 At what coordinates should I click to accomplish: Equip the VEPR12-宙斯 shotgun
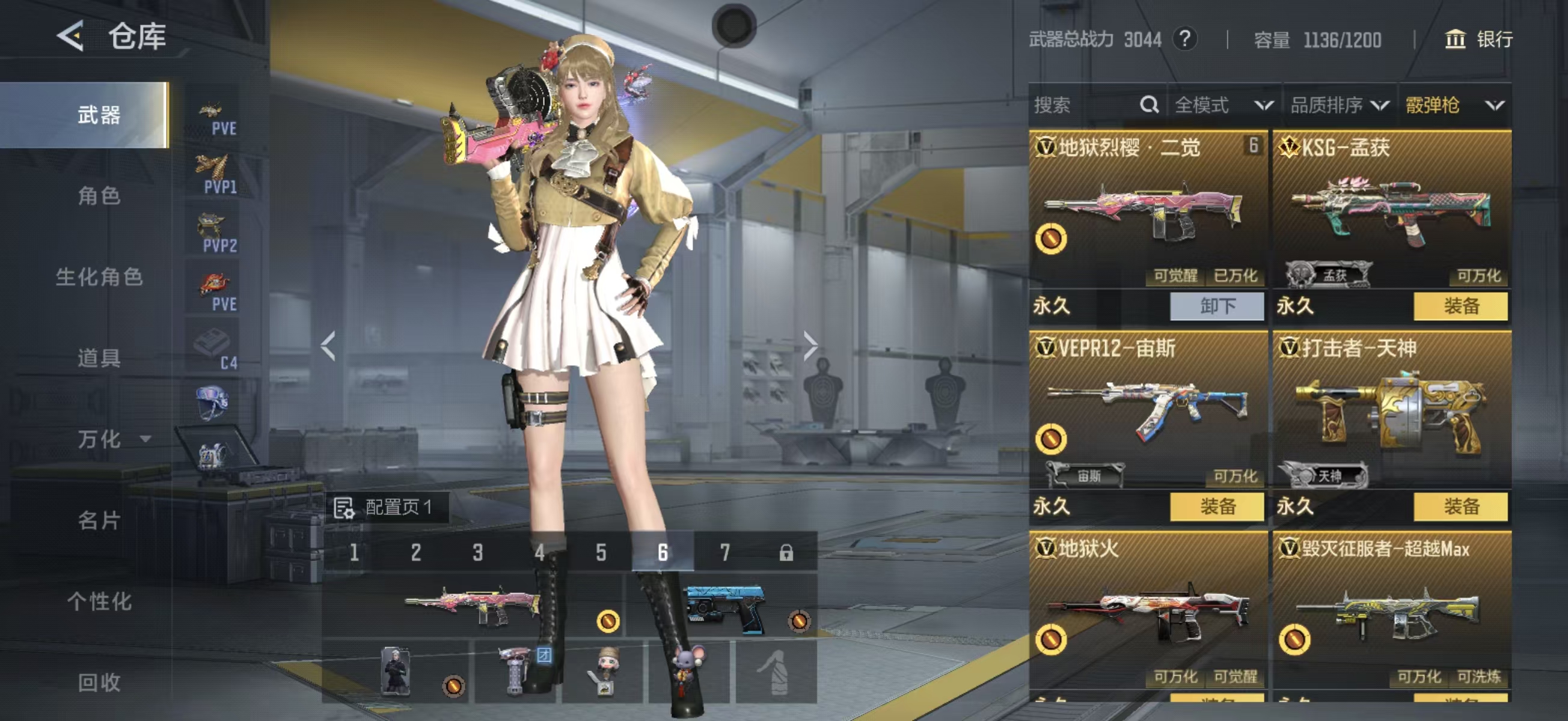(1217, 507)
